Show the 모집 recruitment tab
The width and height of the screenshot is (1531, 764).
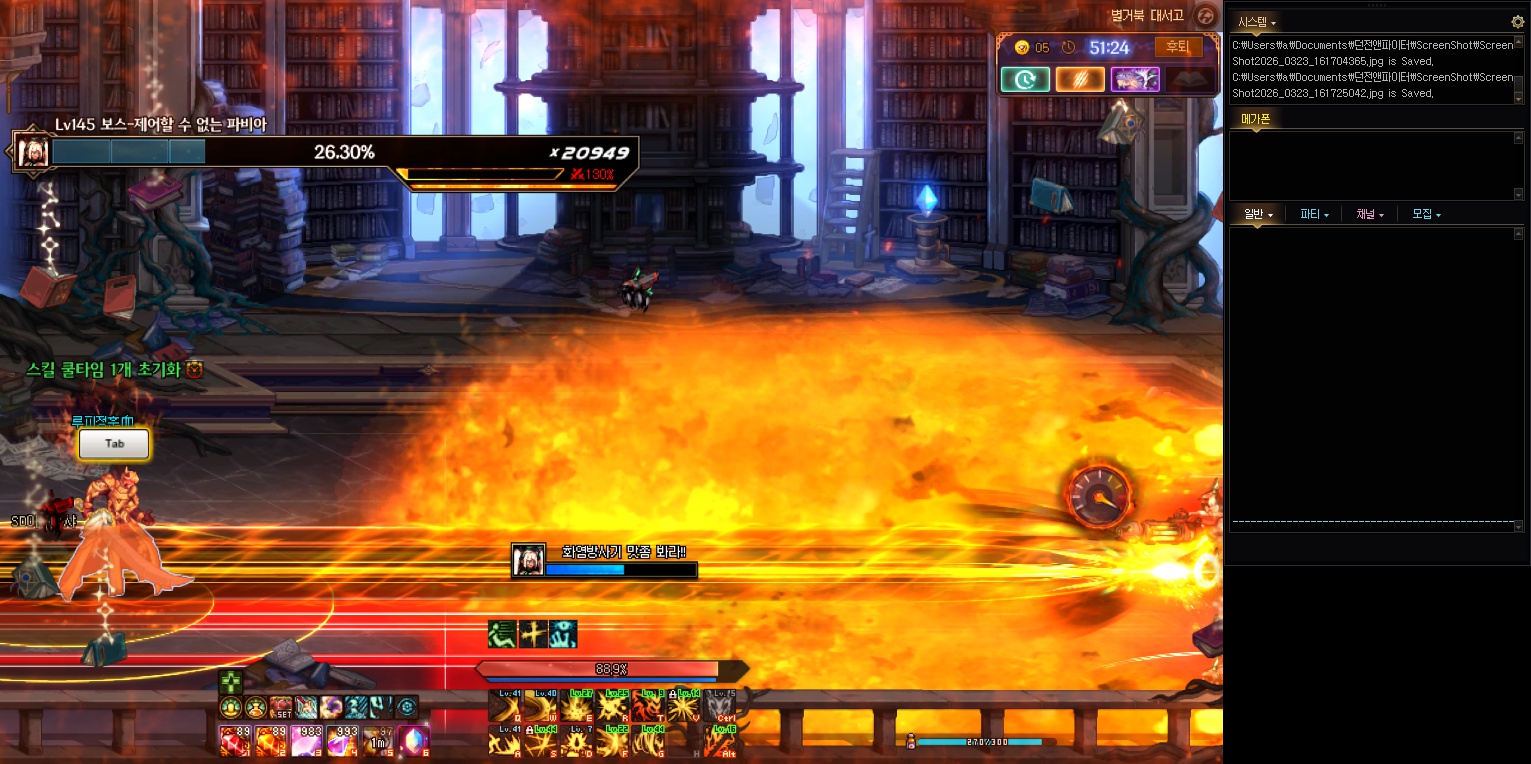point(1426,214)
